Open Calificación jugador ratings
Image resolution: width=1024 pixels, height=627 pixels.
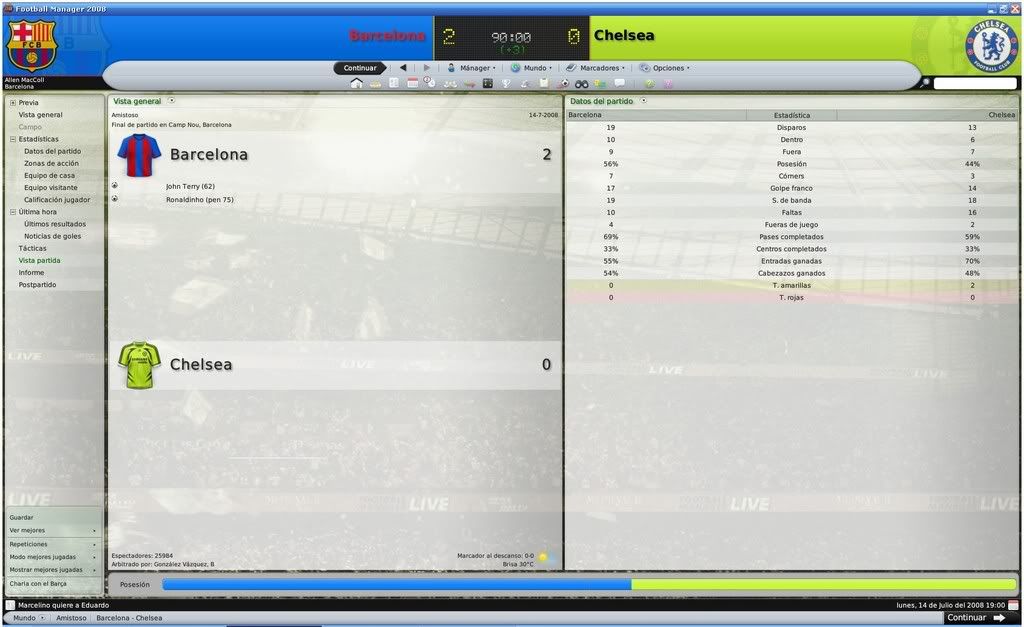57,200
